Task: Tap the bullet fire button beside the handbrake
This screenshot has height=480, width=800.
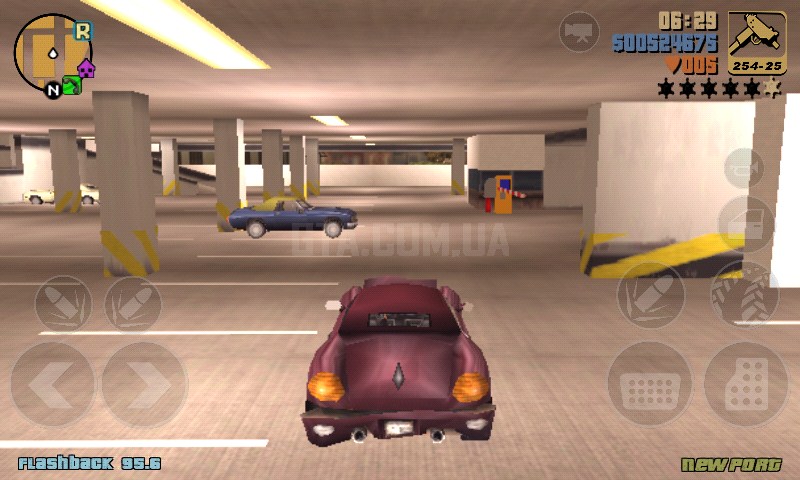Action: click(x=650, y=294)
